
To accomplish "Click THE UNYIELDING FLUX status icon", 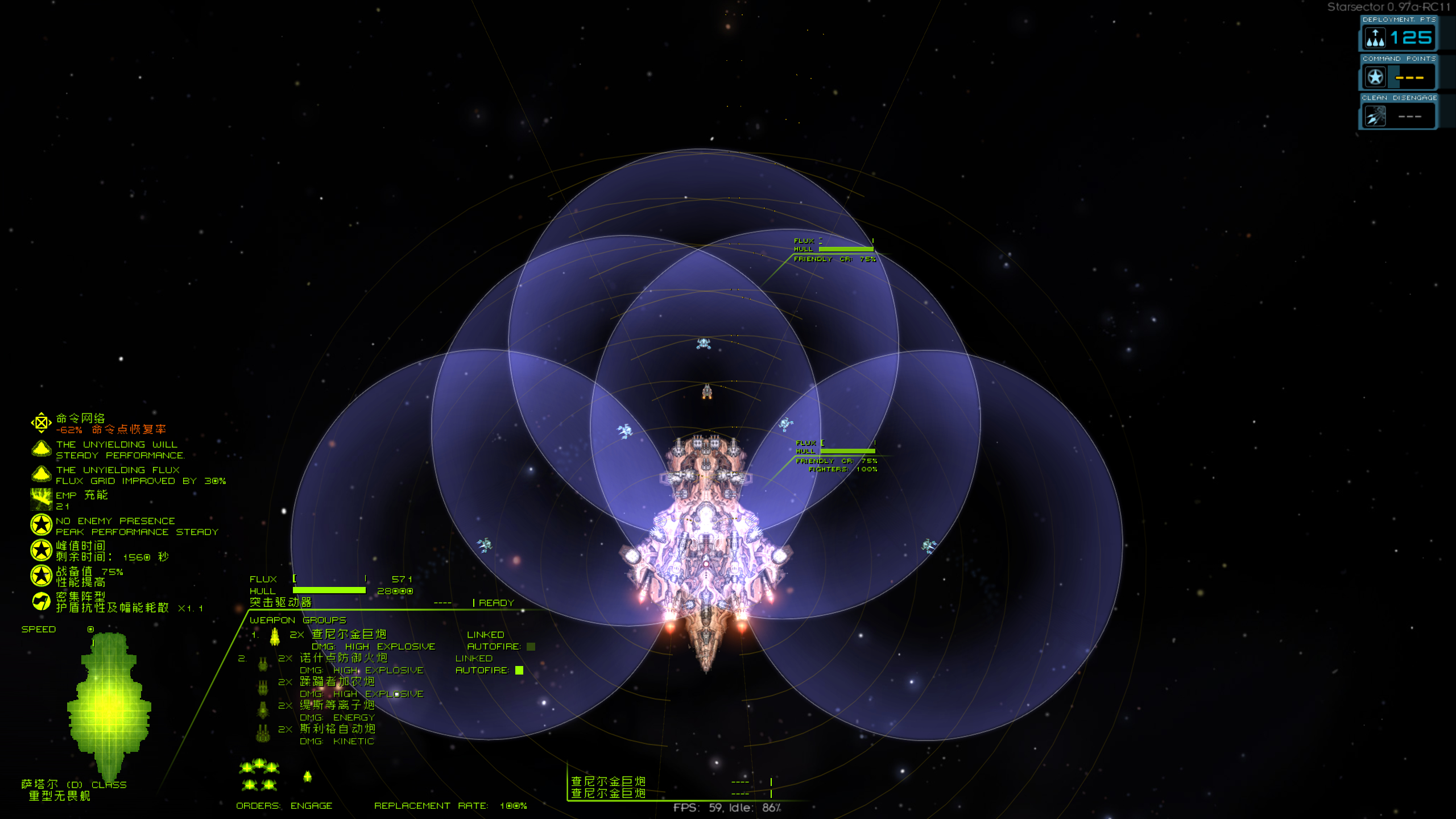I will point(40,475).
